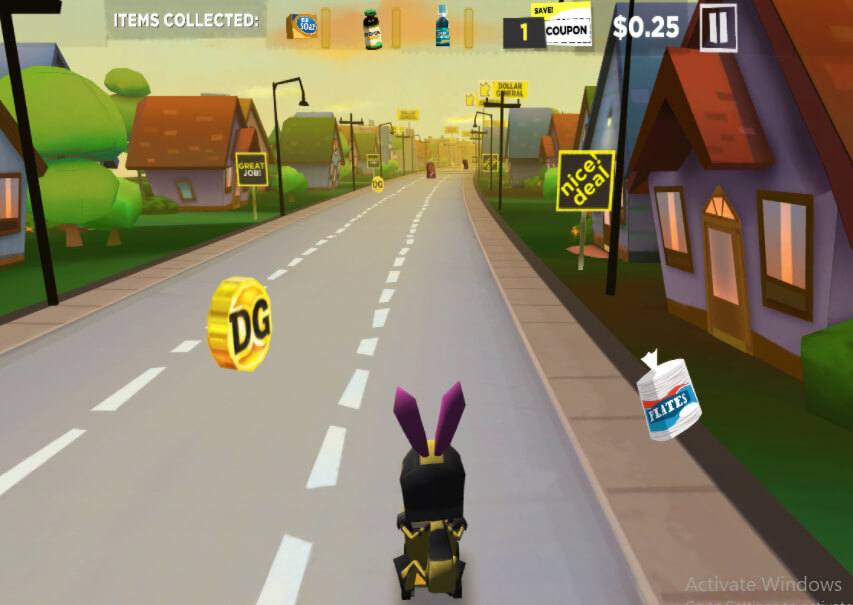Pause the game
Image resolution: width=853 pixels, height=605 pixels.
point(717,28)
